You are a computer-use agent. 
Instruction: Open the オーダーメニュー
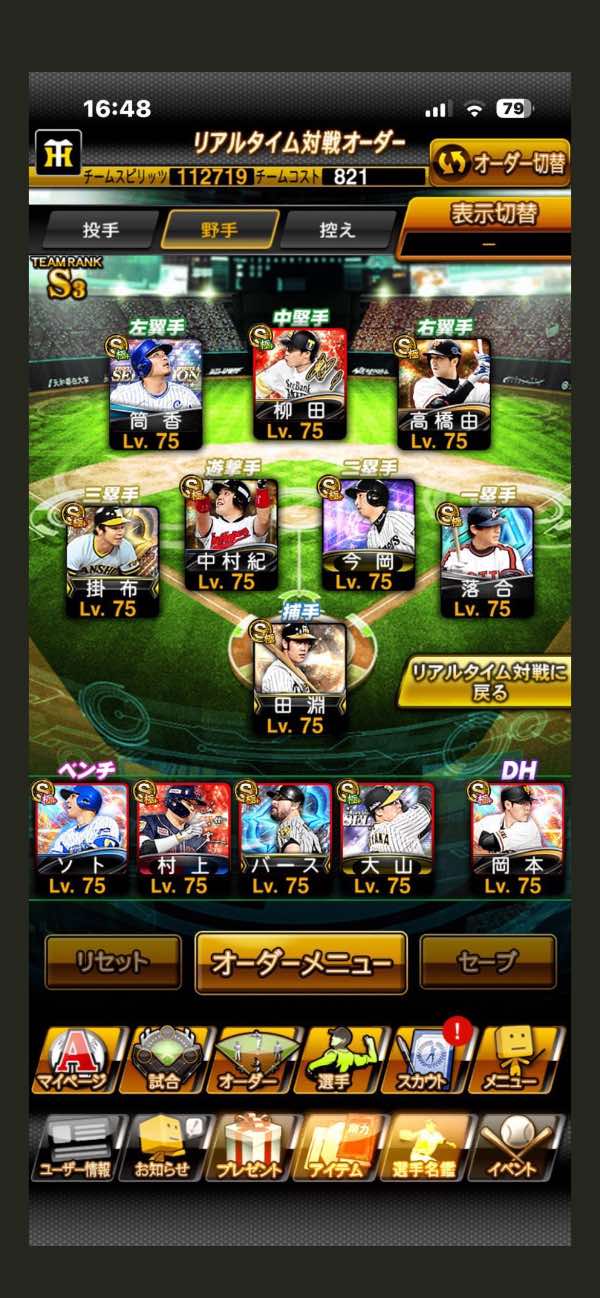pyautogui.click(x=301, y=963)
